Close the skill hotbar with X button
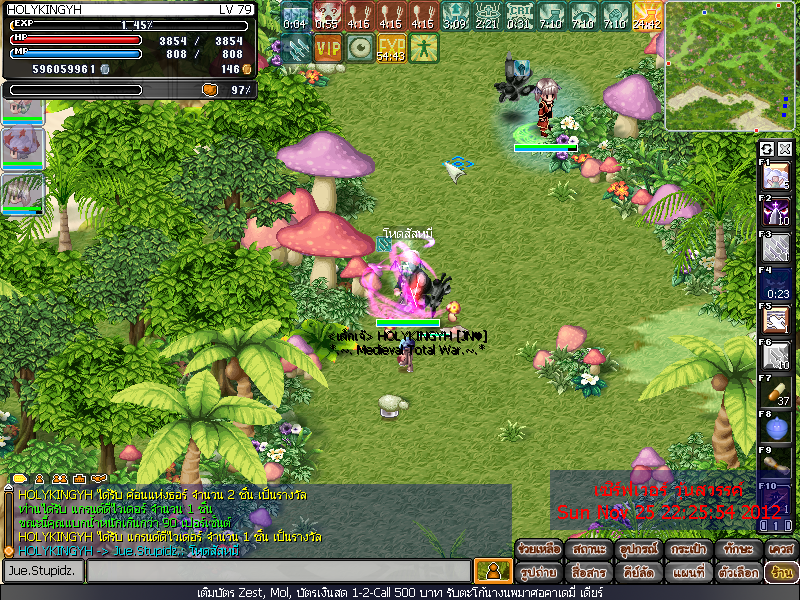Screen dimensions: 800x600 [785, 149]
